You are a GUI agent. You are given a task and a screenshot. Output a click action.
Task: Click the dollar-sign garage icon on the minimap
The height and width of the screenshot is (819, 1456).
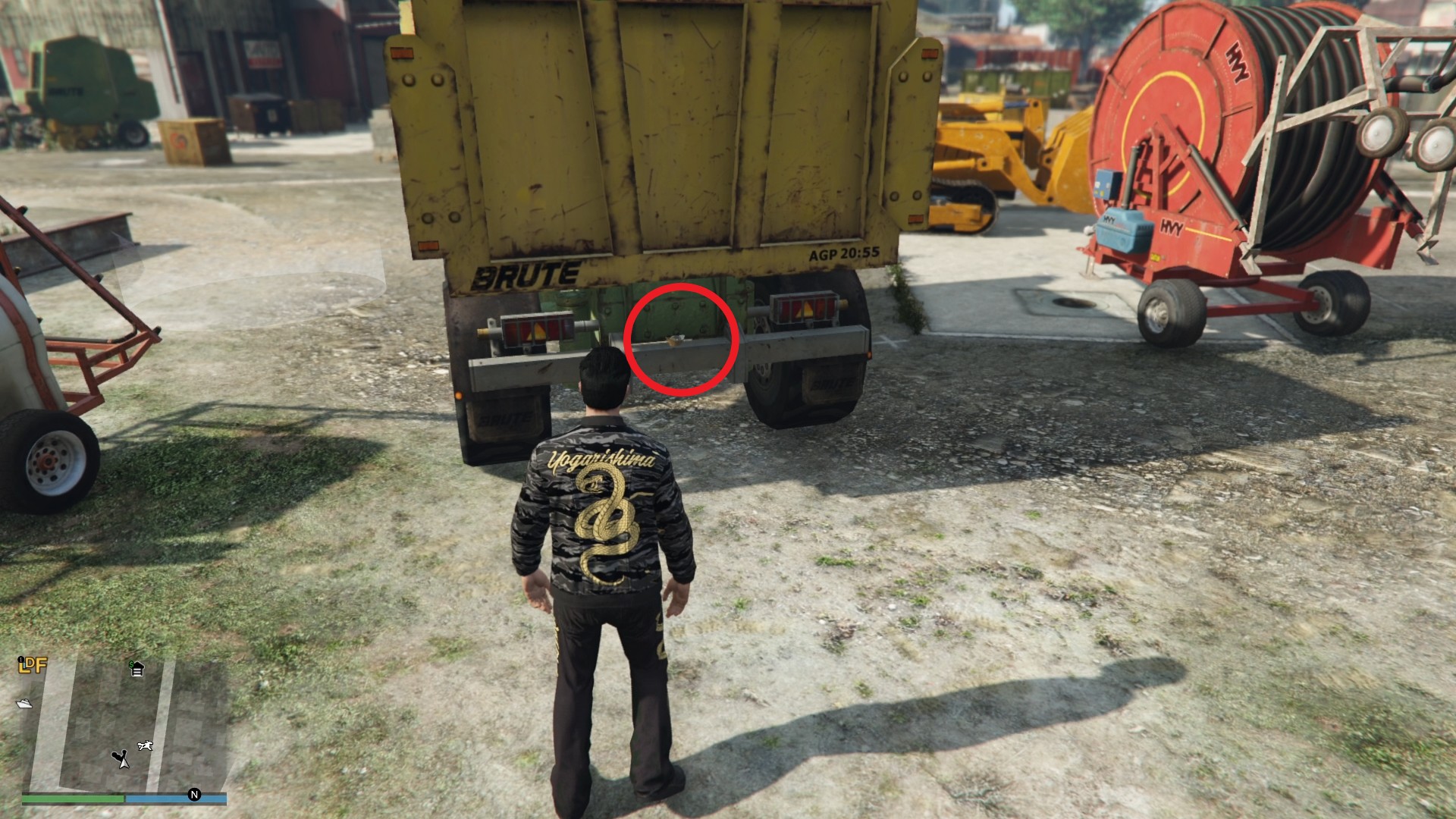point(138,669)
